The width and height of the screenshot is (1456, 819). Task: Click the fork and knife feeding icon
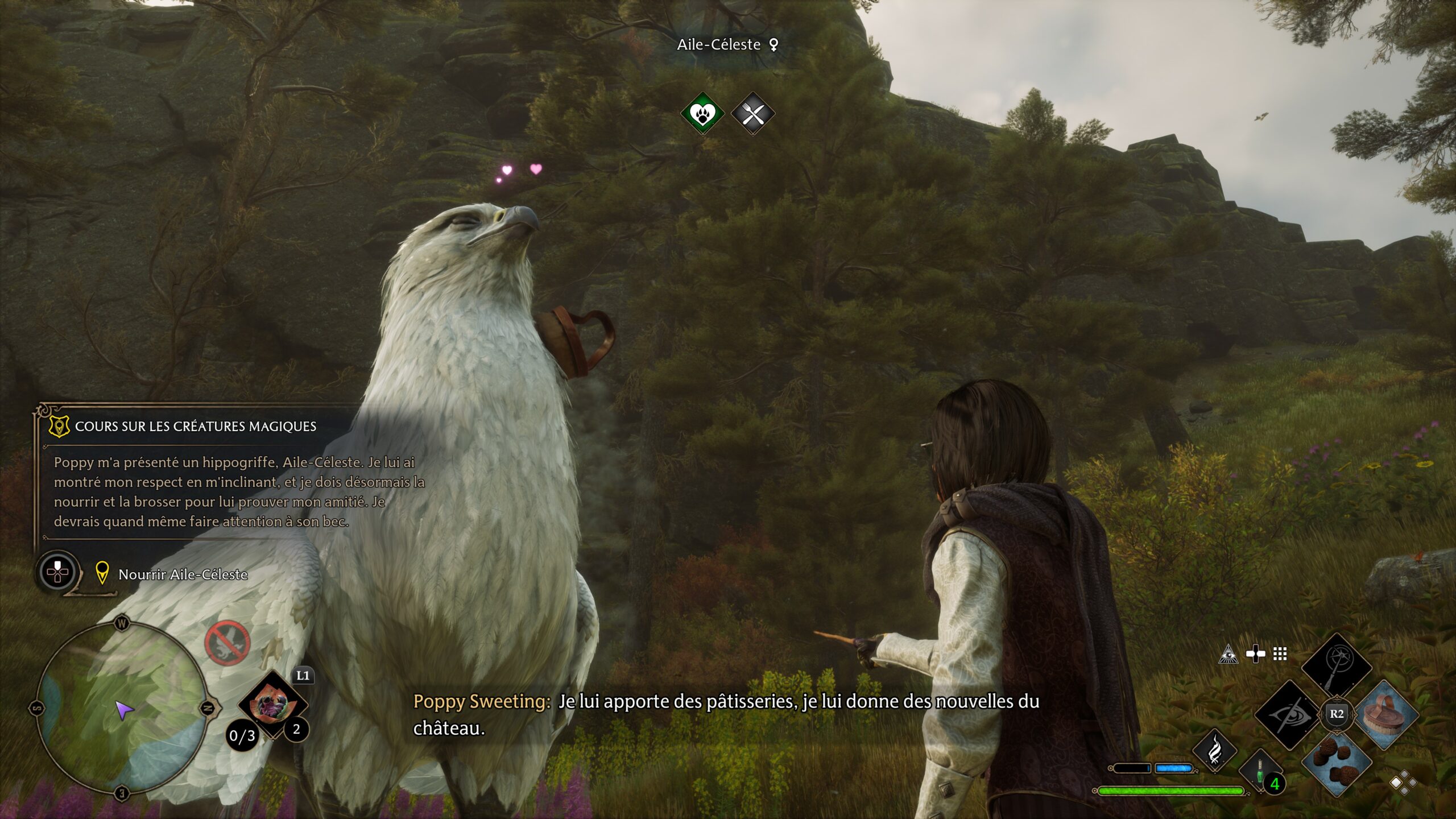(x=753, y=114)
